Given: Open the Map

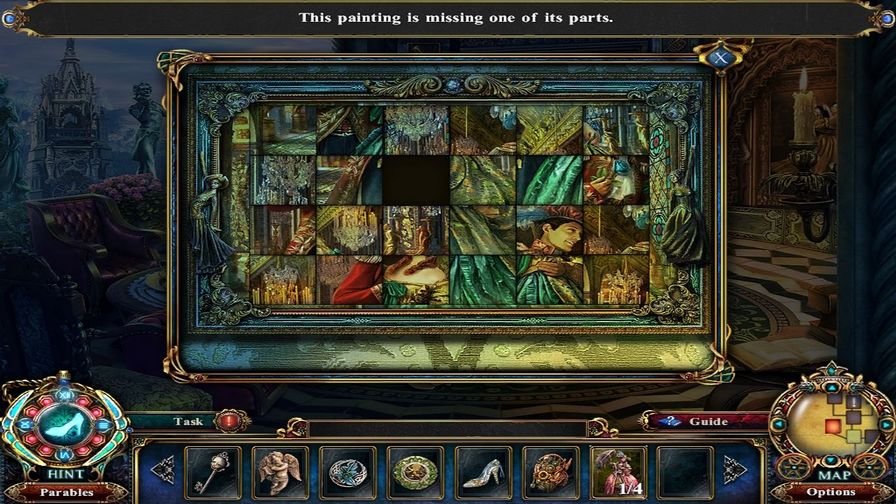Looking at the screenshot, I should (x=832, y=476).
